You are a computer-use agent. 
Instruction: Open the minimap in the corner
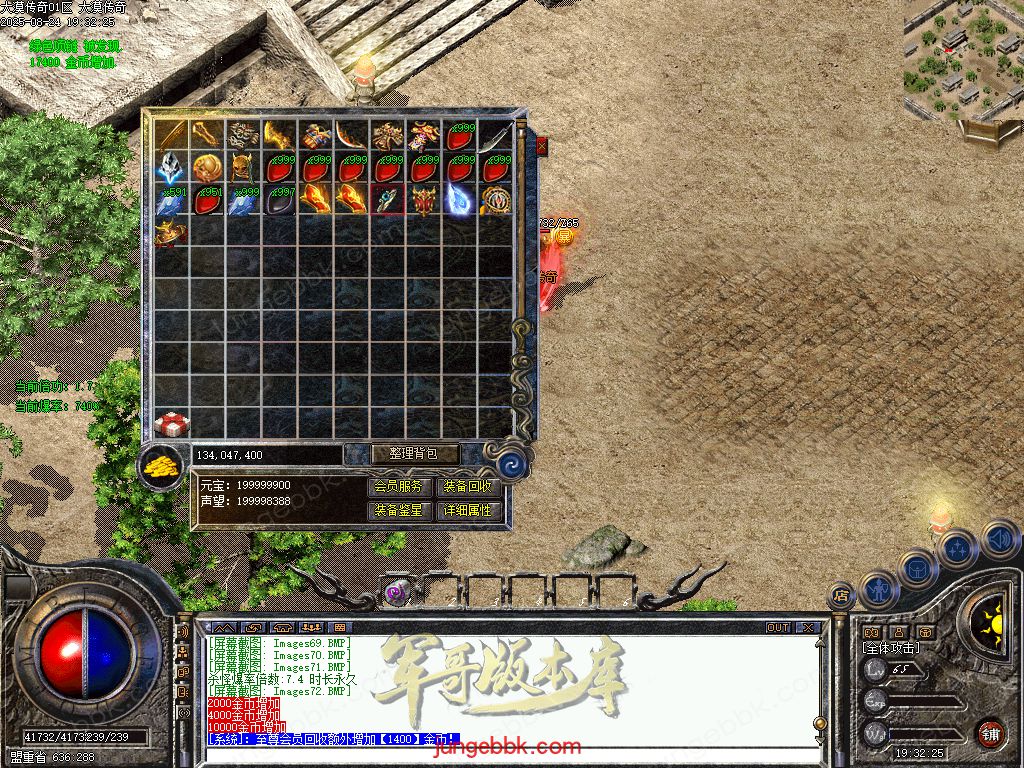[962, 62]
